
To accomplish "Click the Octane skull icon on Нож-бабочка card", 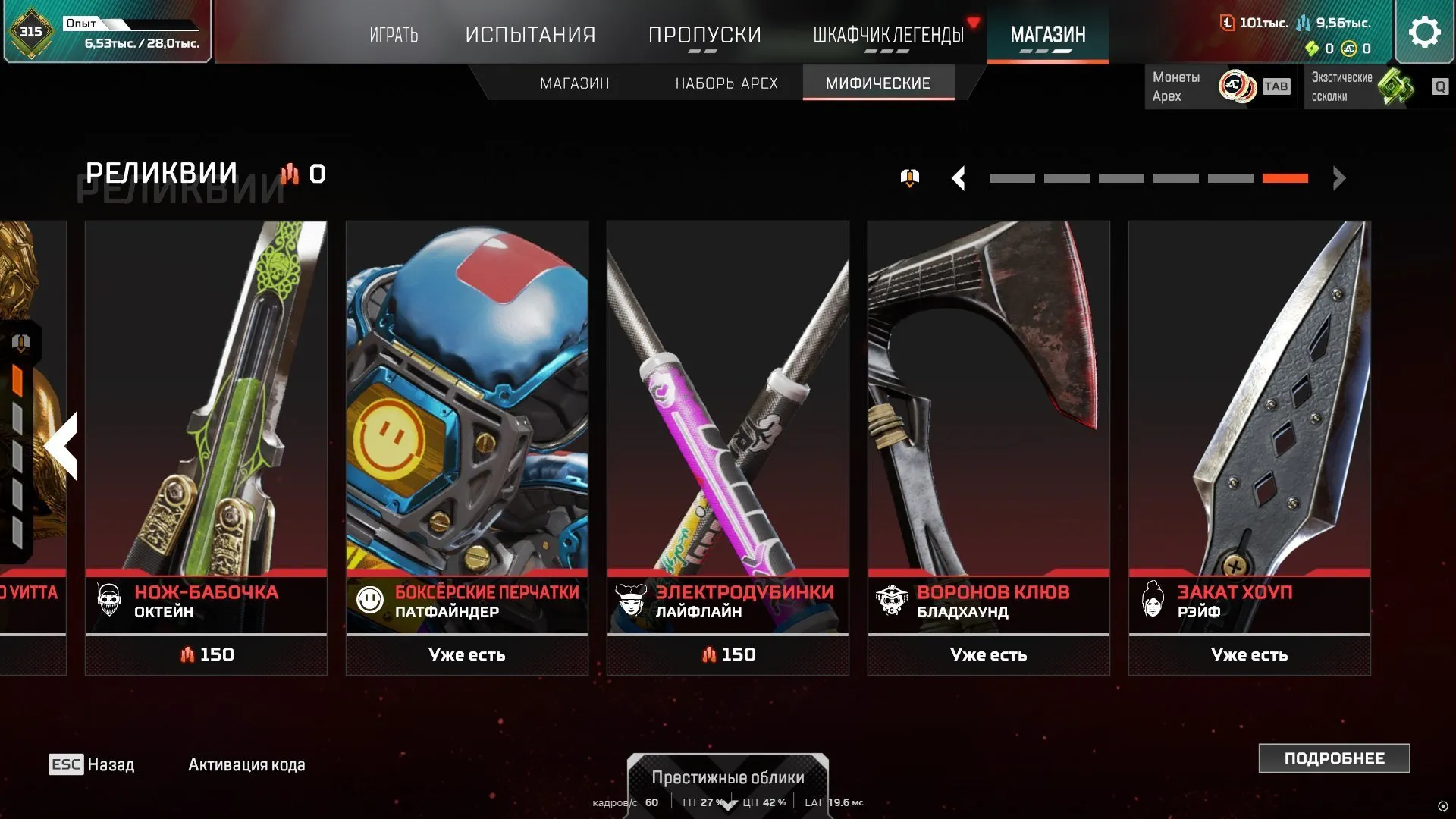I will (x=108, y=600).
